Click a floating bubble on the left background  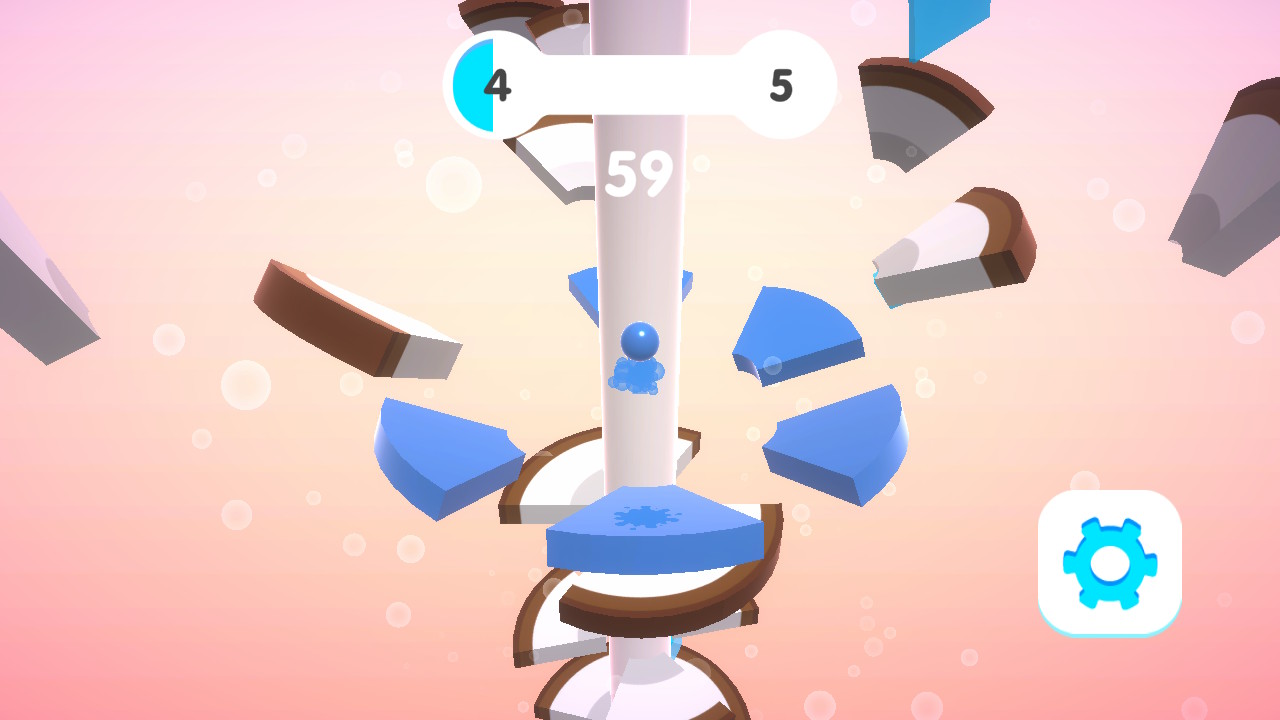tap(243, 385)
